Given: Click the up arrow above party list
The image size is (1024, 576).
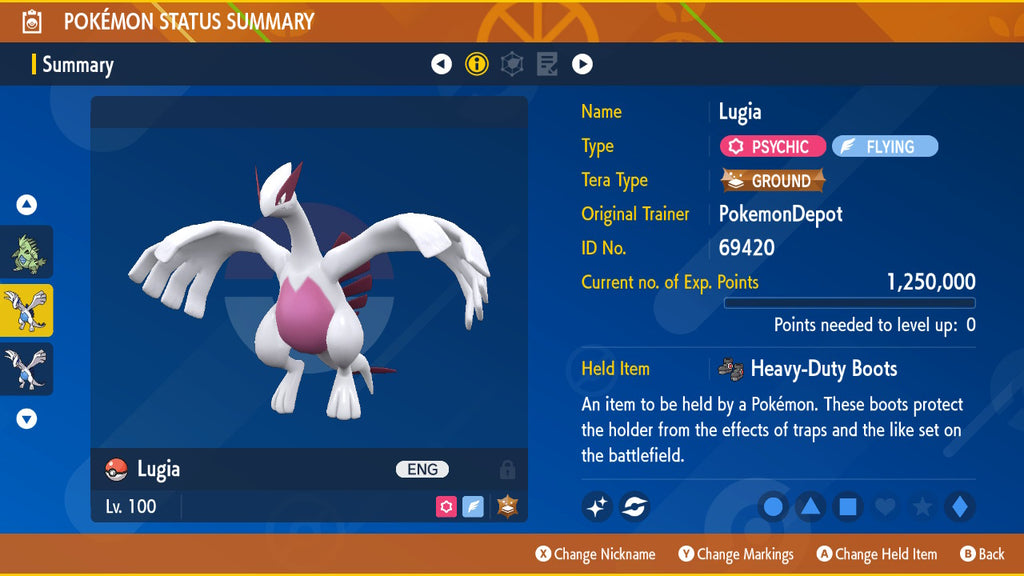Looking at the screenshot, I should click(27, 205).
